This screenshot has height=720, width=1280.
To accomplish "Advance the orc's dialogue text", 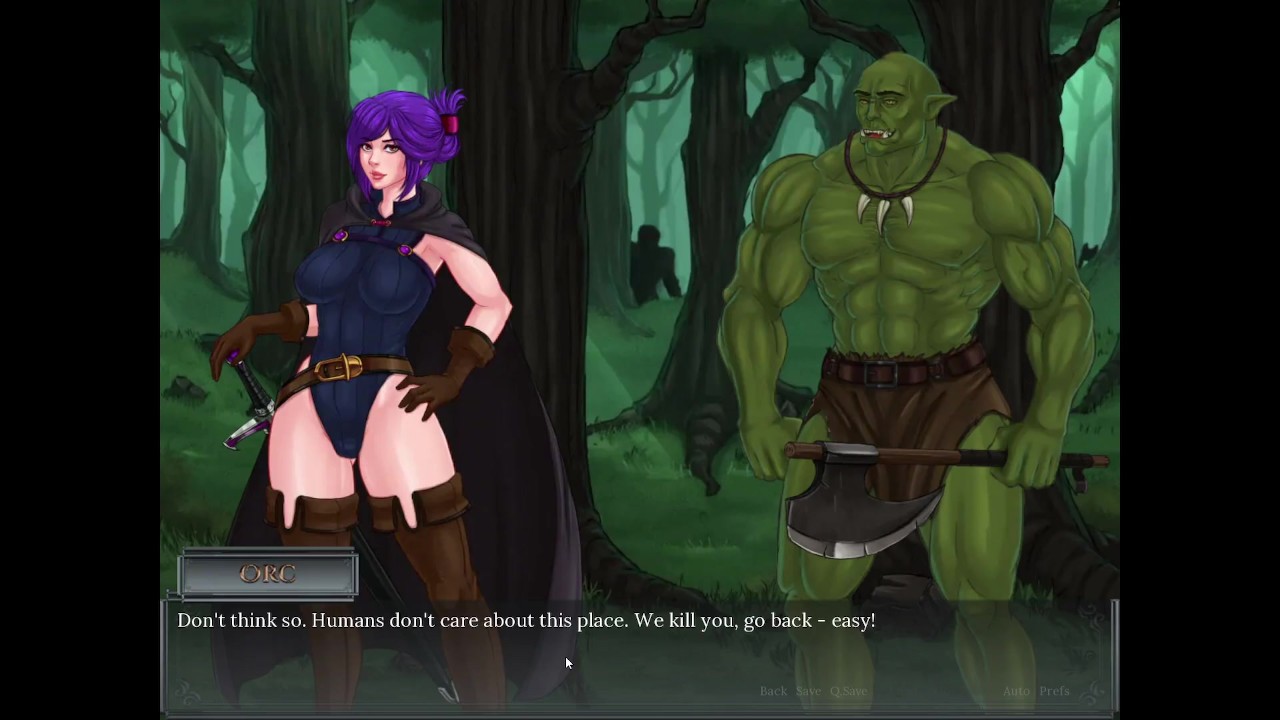I will pos(526,621).
